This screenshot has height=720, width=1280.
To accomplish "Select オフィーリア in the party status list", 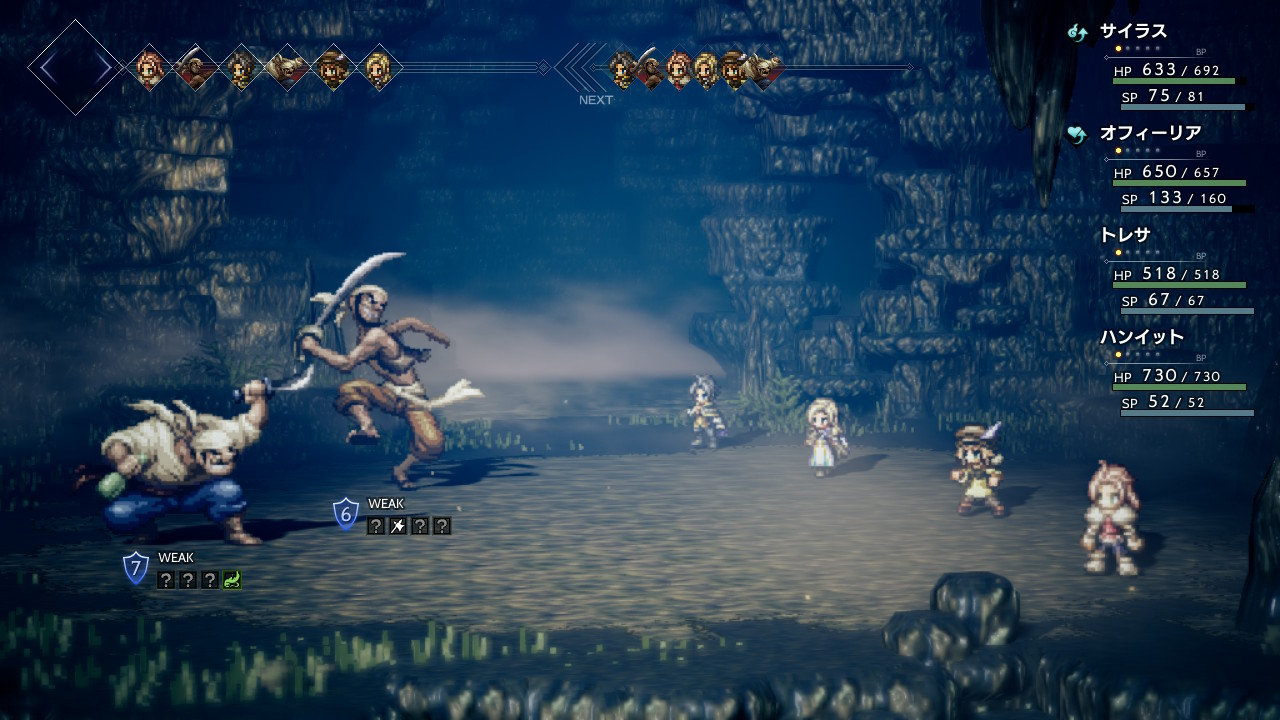I will click(x=1150, y=133).
